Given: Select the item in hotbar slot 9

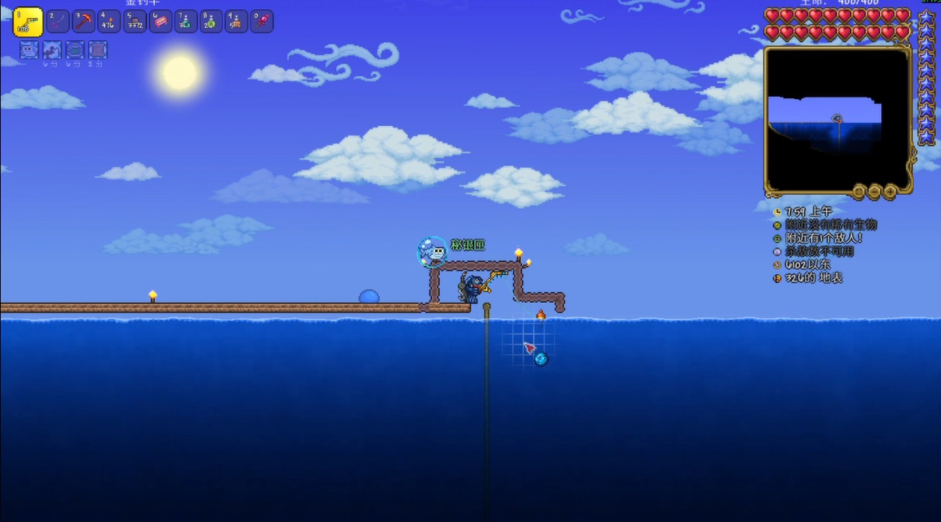Looking at the screenshot, I should click(236, 22).
